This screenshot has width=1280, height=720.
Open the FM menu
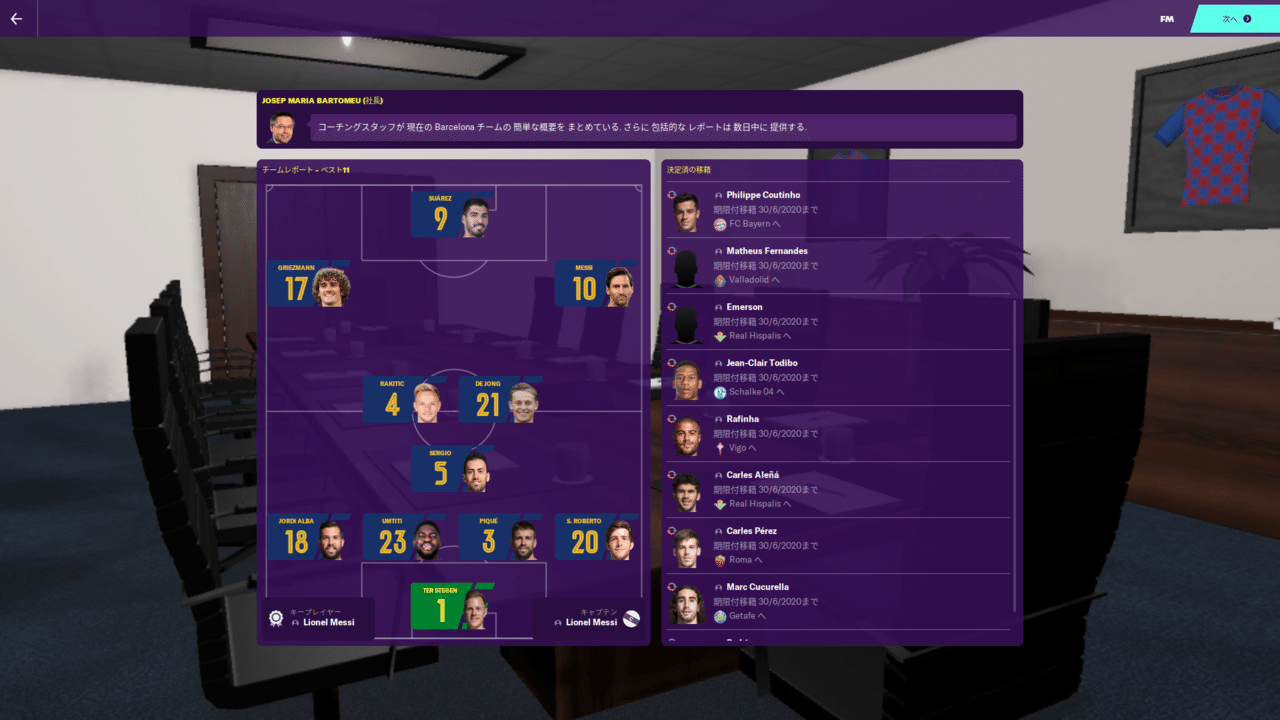tap(1167, 18)
